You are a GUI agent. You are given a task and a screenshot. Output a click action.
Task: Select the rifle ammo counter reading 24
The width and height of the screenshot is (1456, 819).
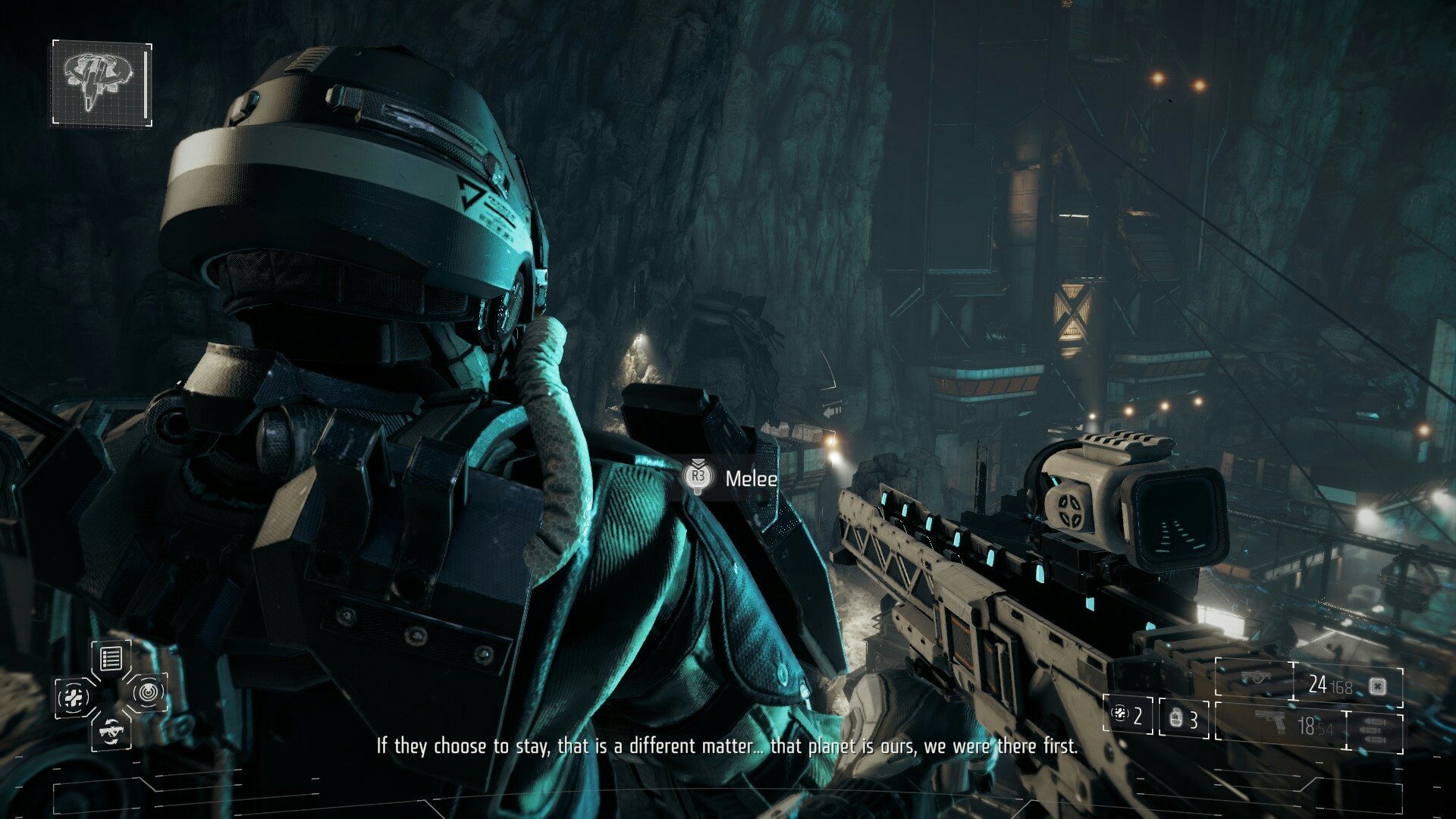(x=1317, y=684)
